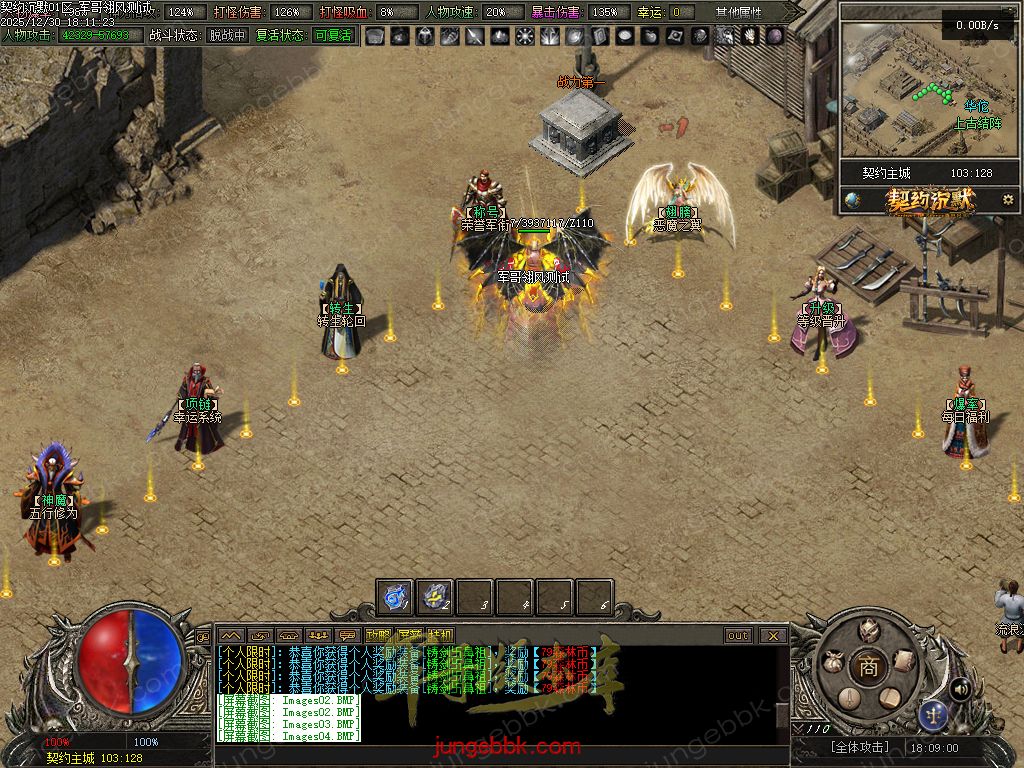Click the chat bubble channel button
1024x768 pixels.
[349, 635]
